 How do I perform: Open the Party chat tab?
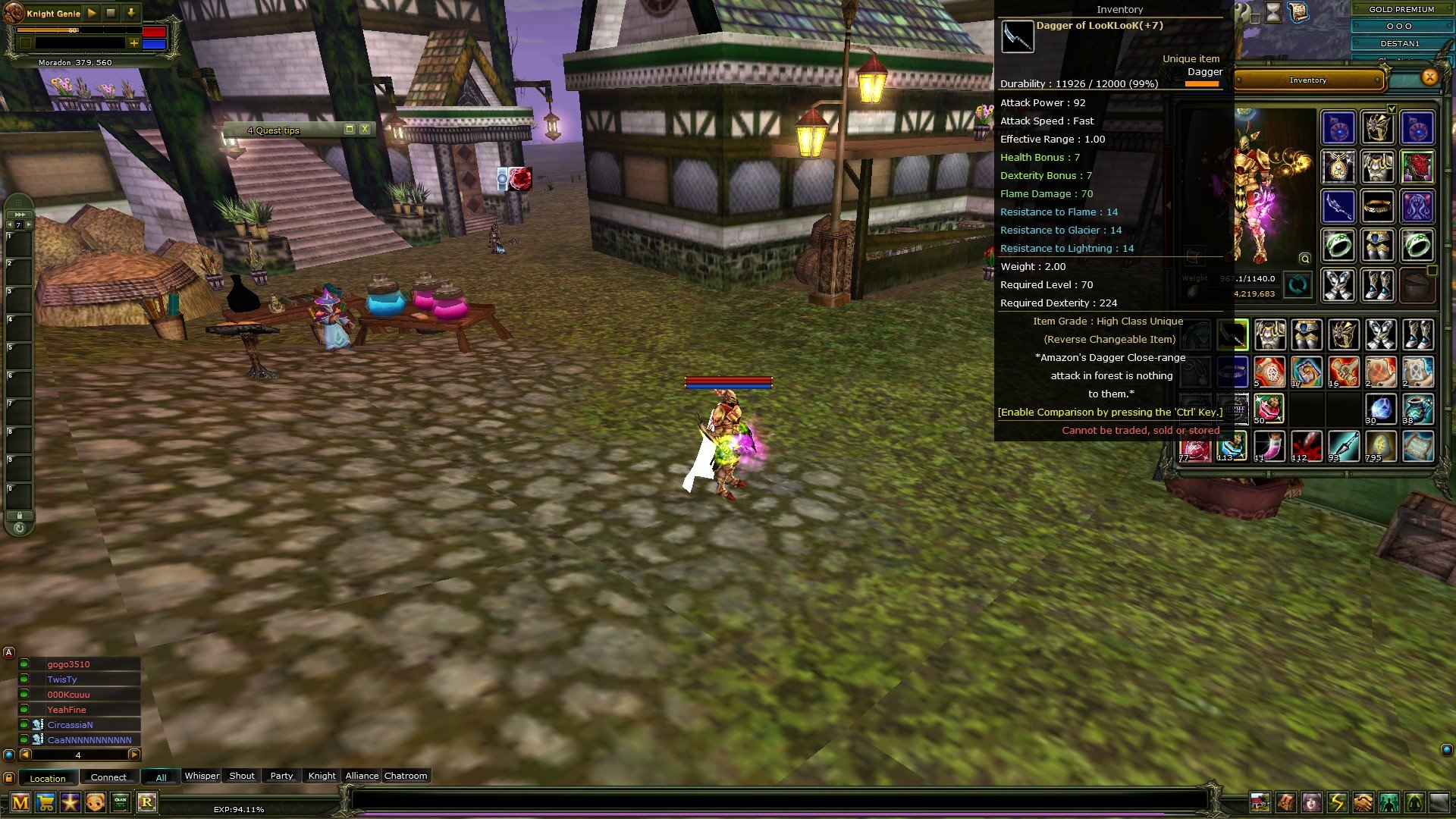(x=281, y=776)
